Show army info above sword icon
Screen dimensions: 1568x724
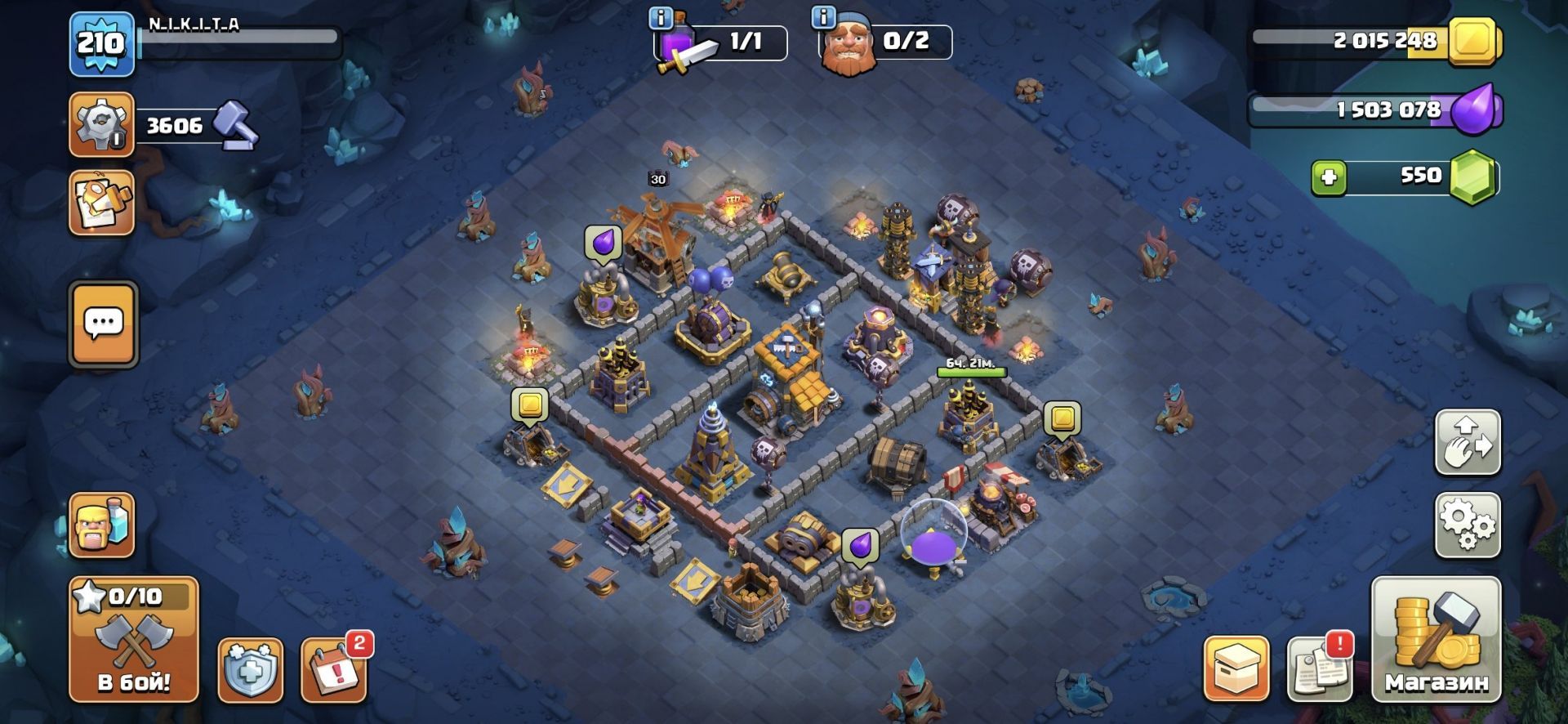coord(660,17)
